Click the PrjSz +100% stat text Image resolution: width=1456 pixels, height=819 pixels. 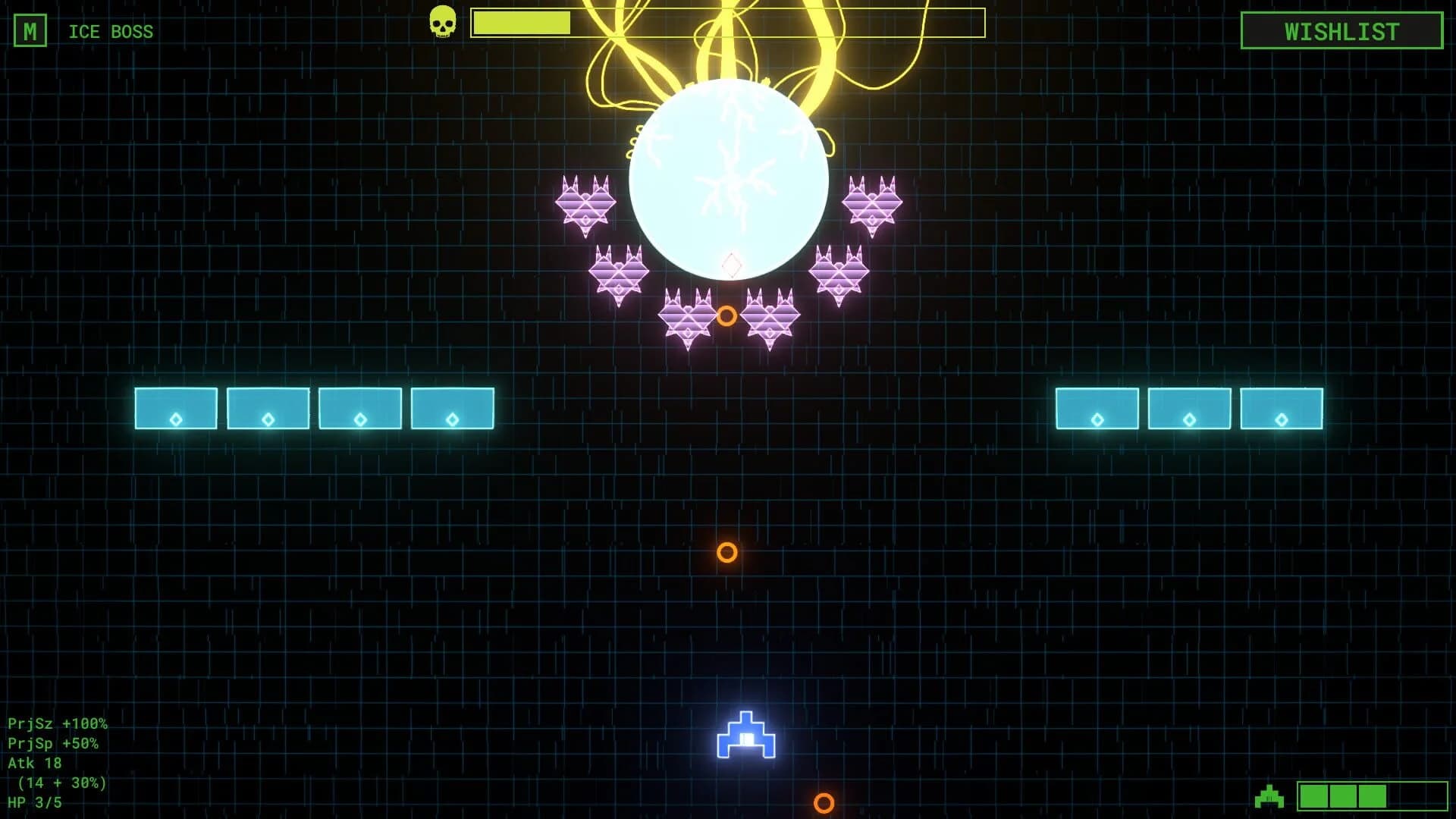(x=57, y=724)
